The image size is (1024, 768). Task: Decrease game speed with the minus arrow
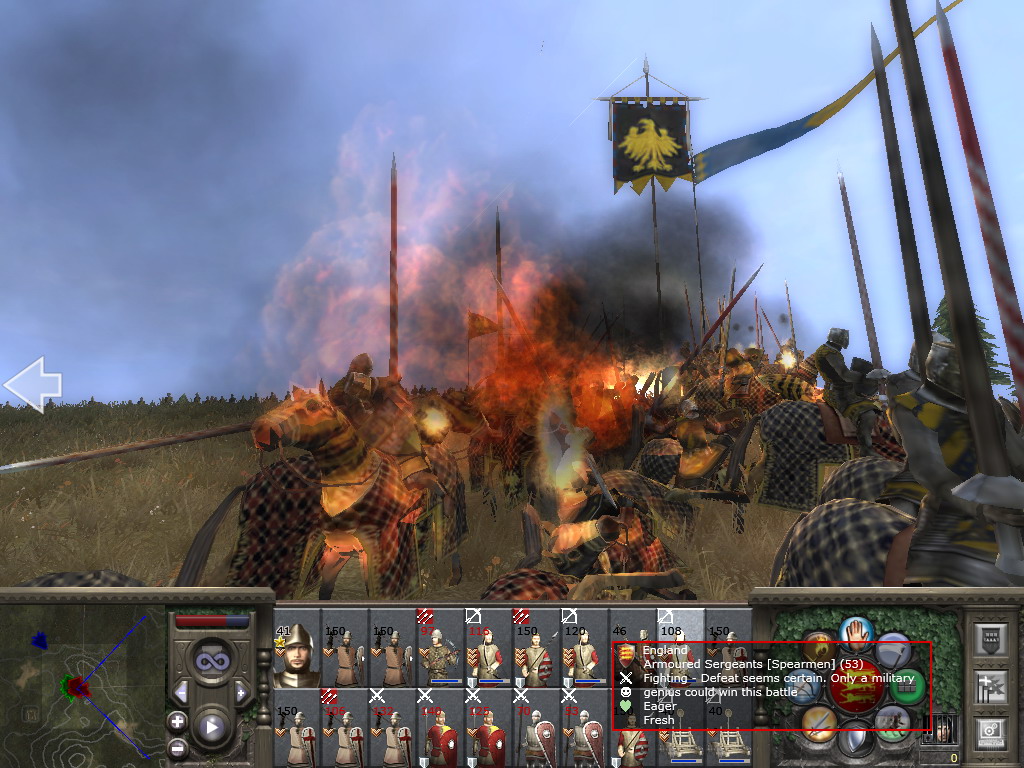click(180, 692)
